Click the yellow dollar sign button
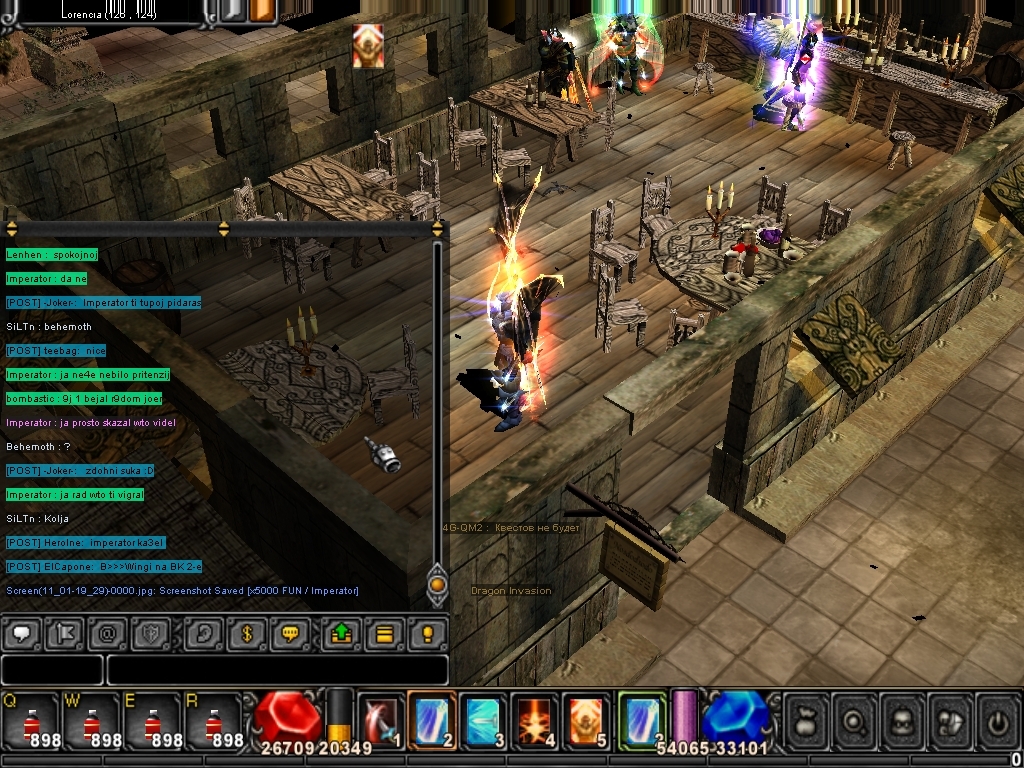The height and width of the screenshot is (768, 1024). [246, 634]
